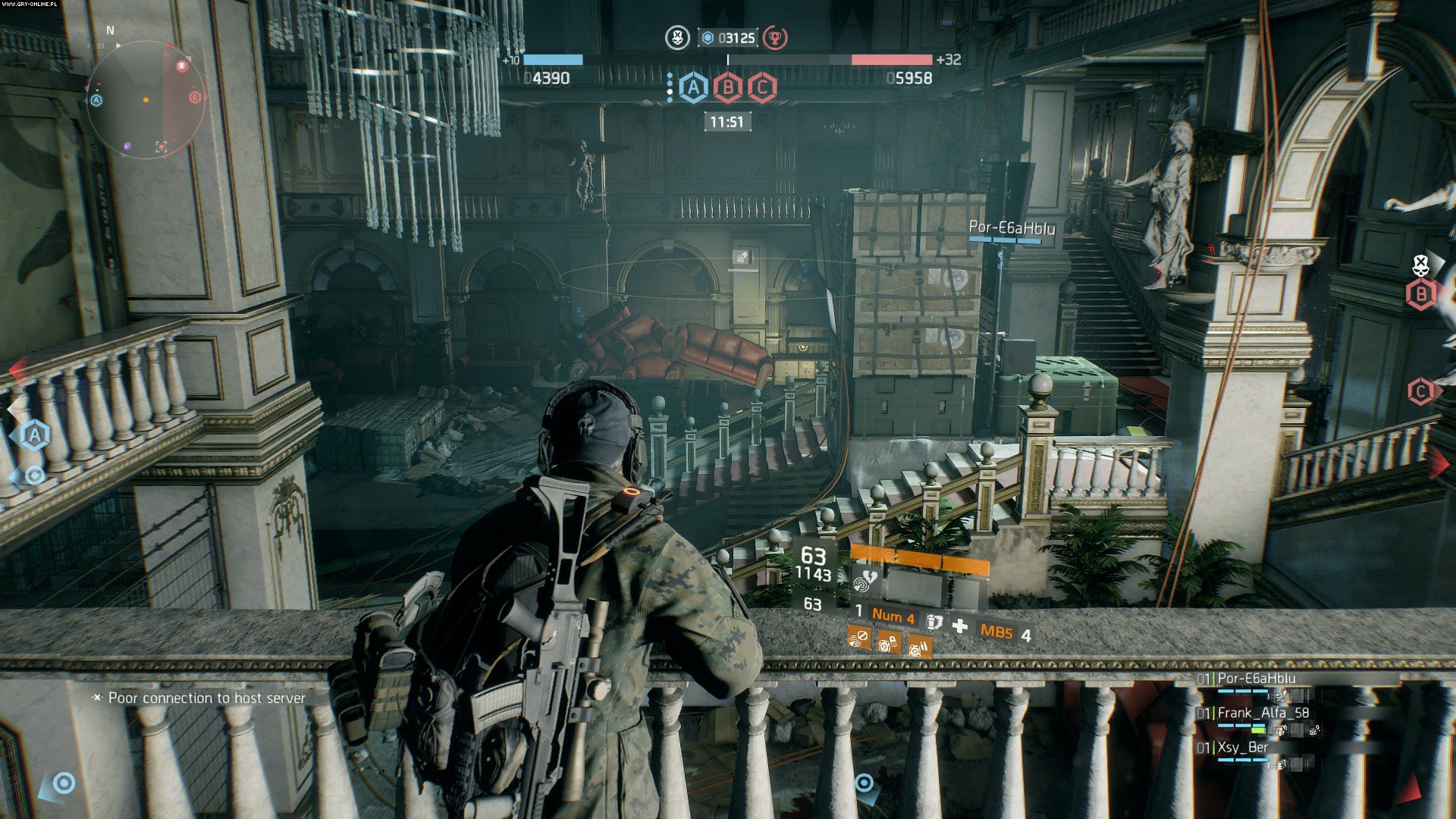1456x819 pixels.
Task: Click the circular minimap radar
Action: point(146,99)
